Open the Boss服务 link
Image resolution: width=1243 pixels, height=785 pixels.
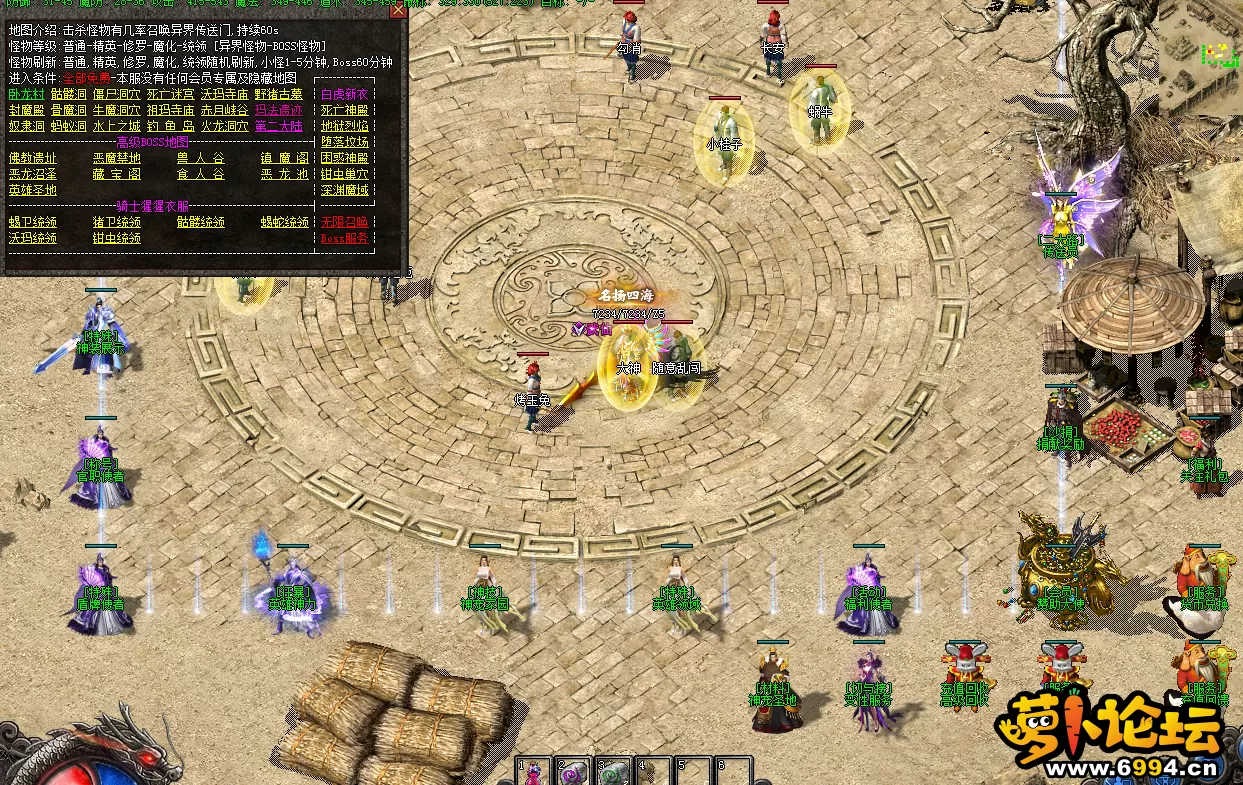[345, 238]
